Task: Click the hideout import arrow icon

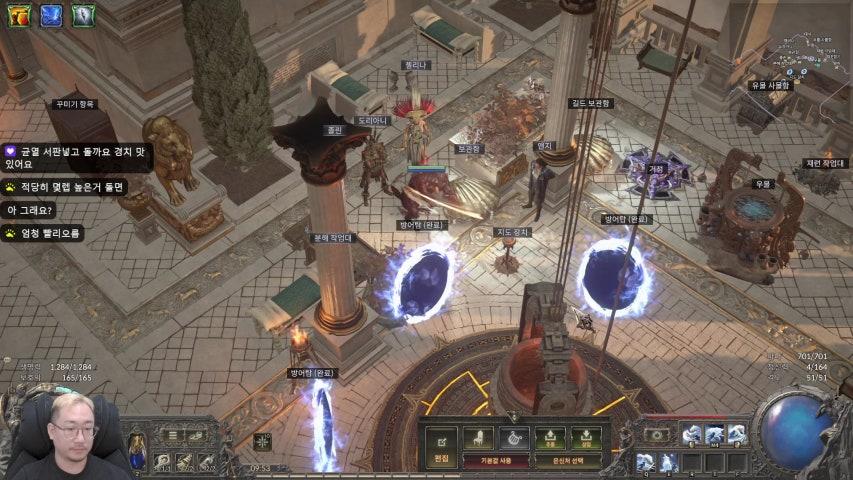Action: (586, 437)
